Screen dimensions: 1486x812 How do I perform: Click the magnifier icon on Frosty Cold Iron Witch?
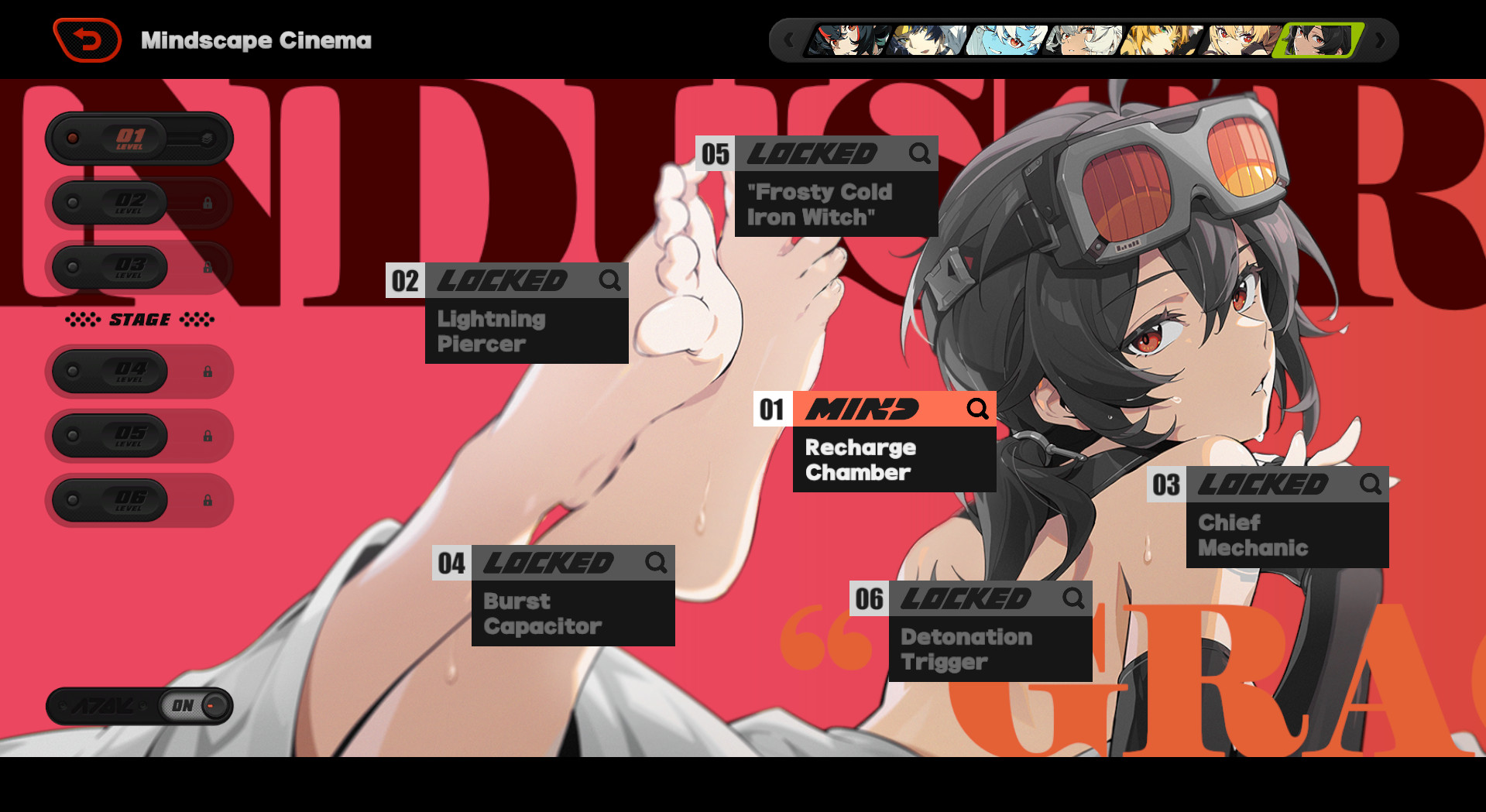click(920, 154)
